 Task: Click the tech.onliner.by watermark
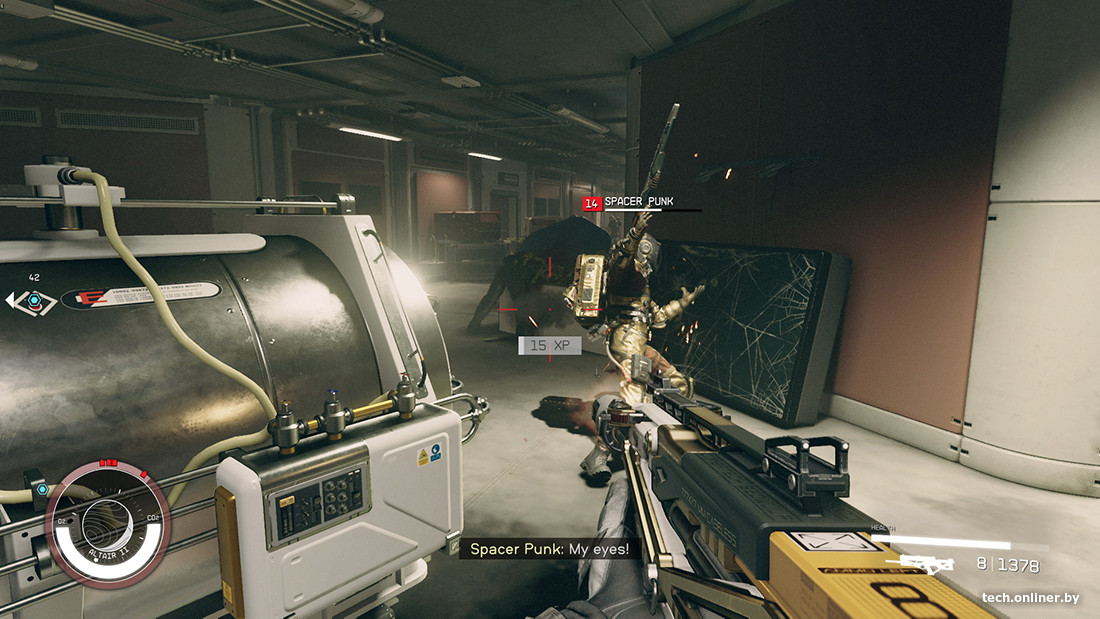coord(1029,598)
